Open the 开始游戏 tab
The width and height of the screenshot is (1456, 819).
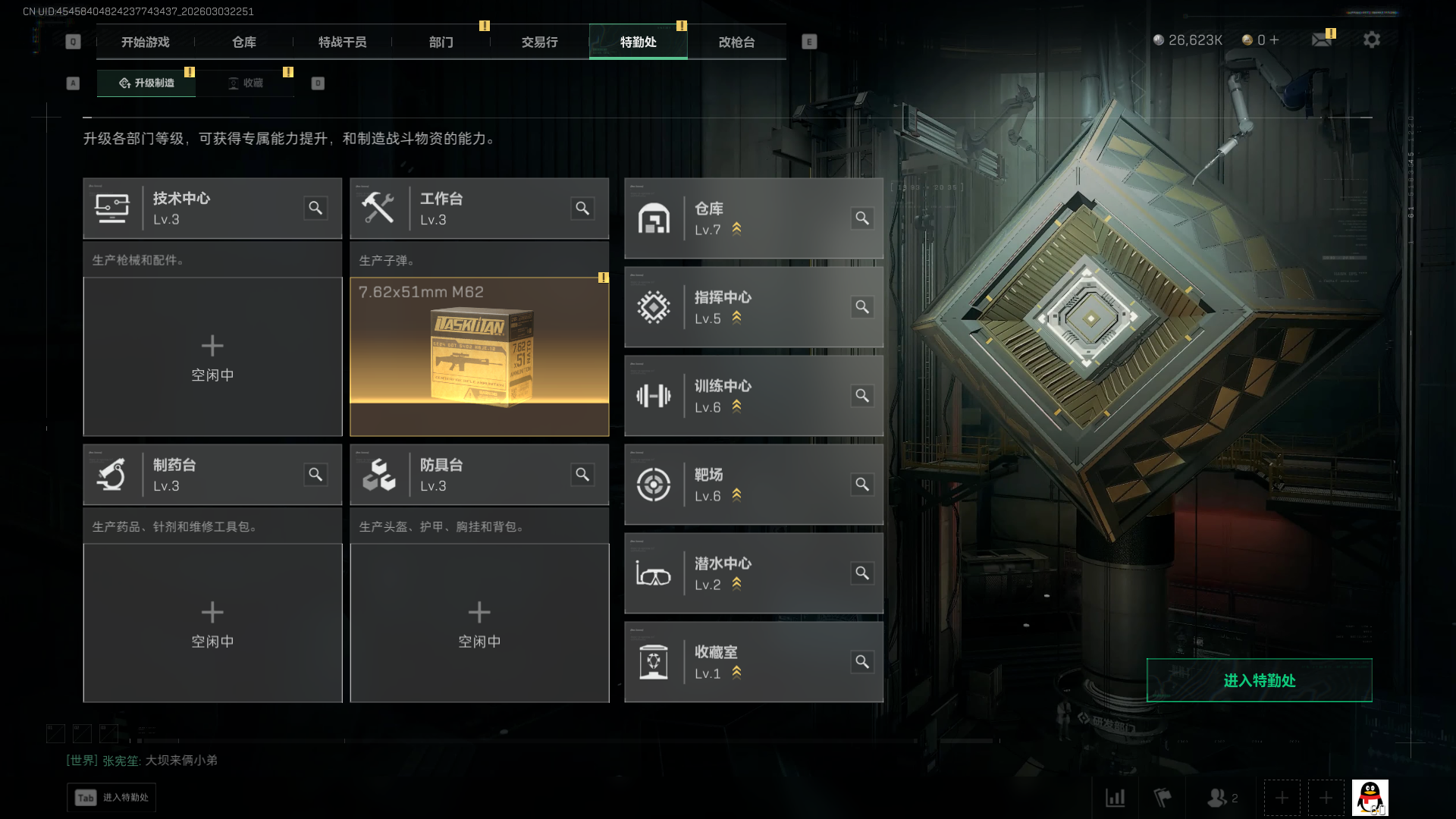146,42
